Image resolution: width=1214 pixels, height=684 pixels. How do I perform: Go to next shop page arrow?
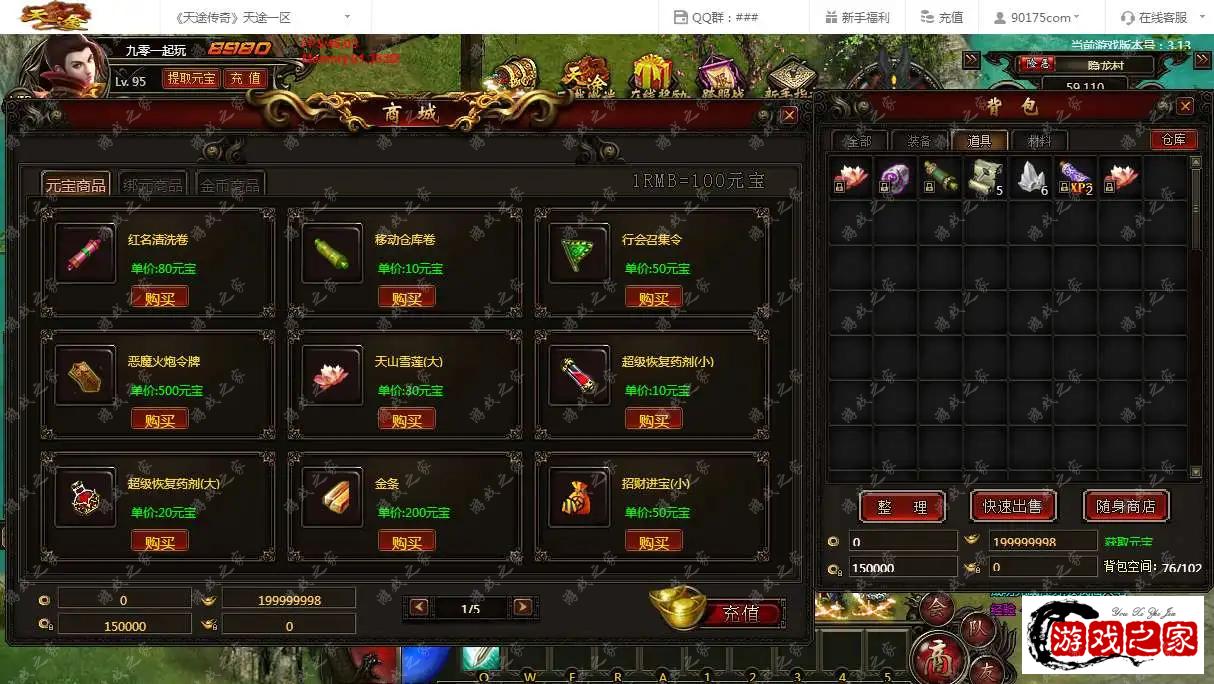pos(522,607)
